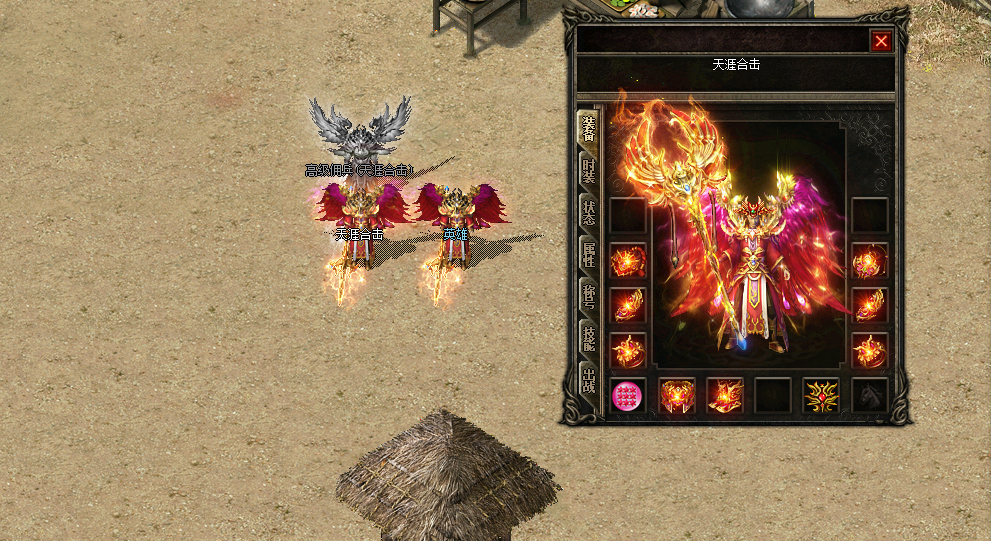Show the 状态 status tab
The image size is (991, 541).
click(x=588, y=212)
